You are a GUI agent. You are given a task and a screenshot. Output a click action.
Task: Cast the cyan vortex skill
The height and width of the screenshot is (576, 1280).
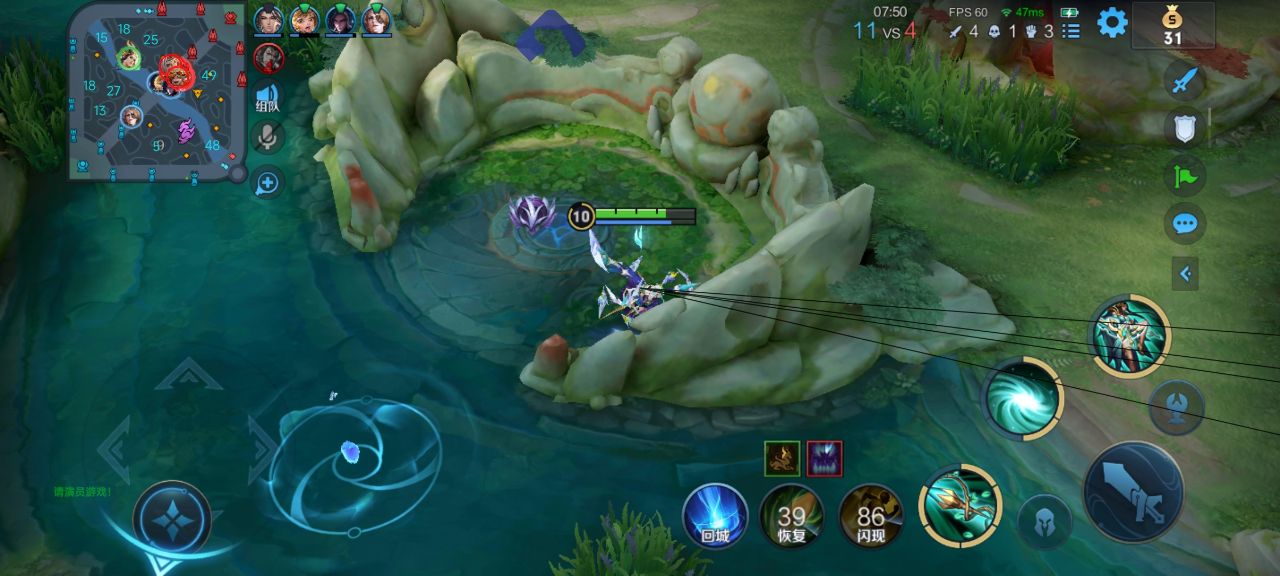pos(1022,398)
